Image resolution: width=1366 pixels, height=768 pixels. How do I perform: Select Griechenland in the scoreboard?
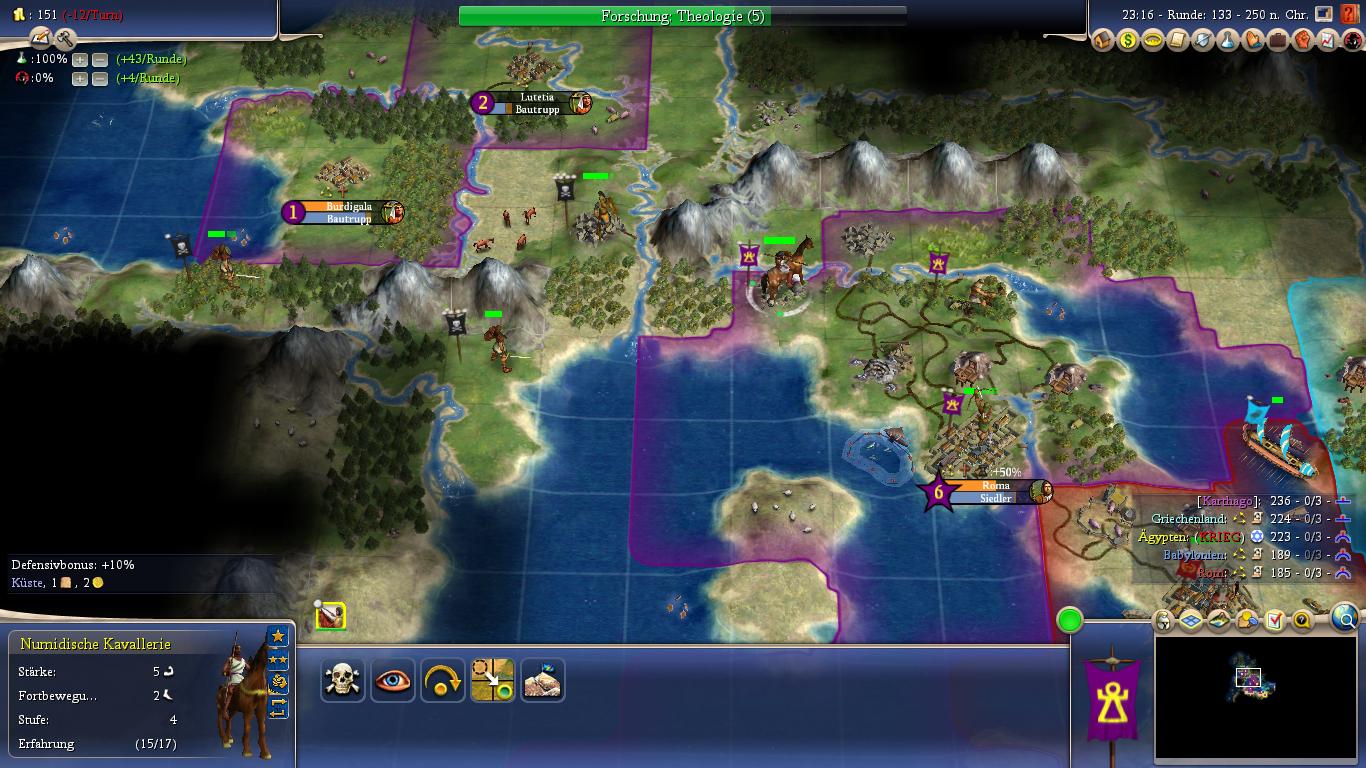tap(1188, 519)
